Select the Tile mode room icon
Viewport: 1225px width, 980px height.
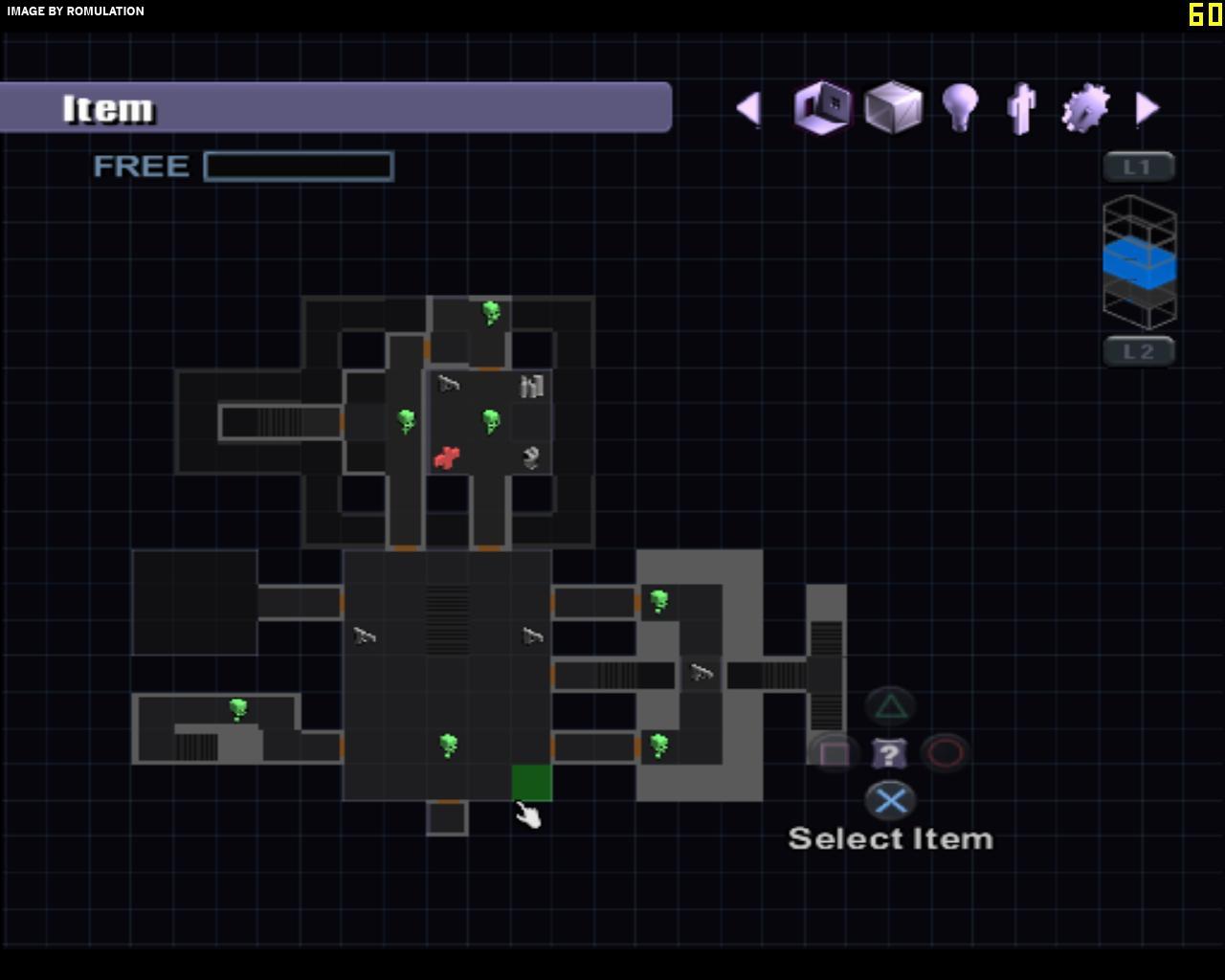823,107
